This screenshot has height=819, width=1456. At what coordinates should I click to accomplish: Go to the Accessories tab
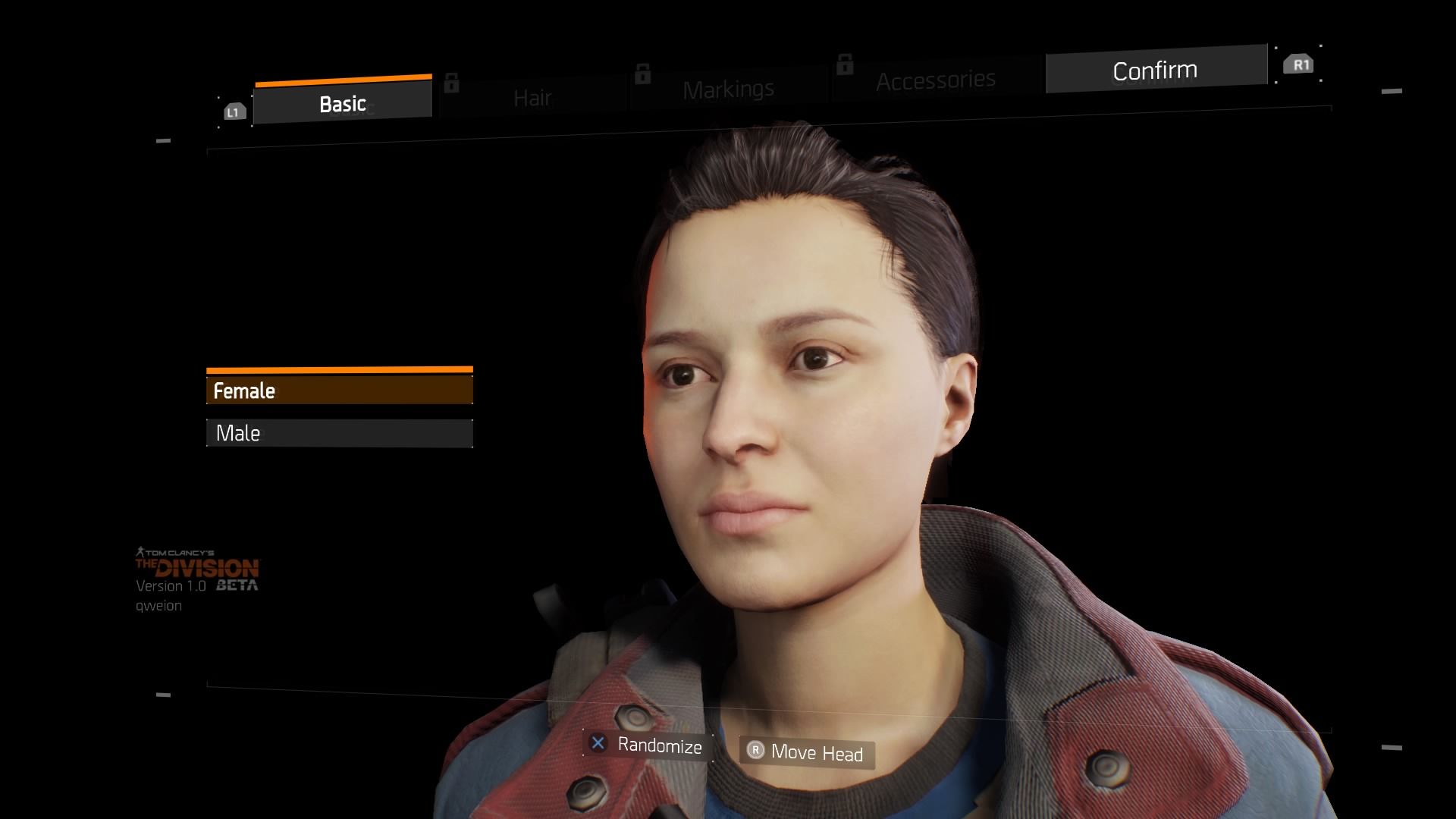(x=936, y=80)
